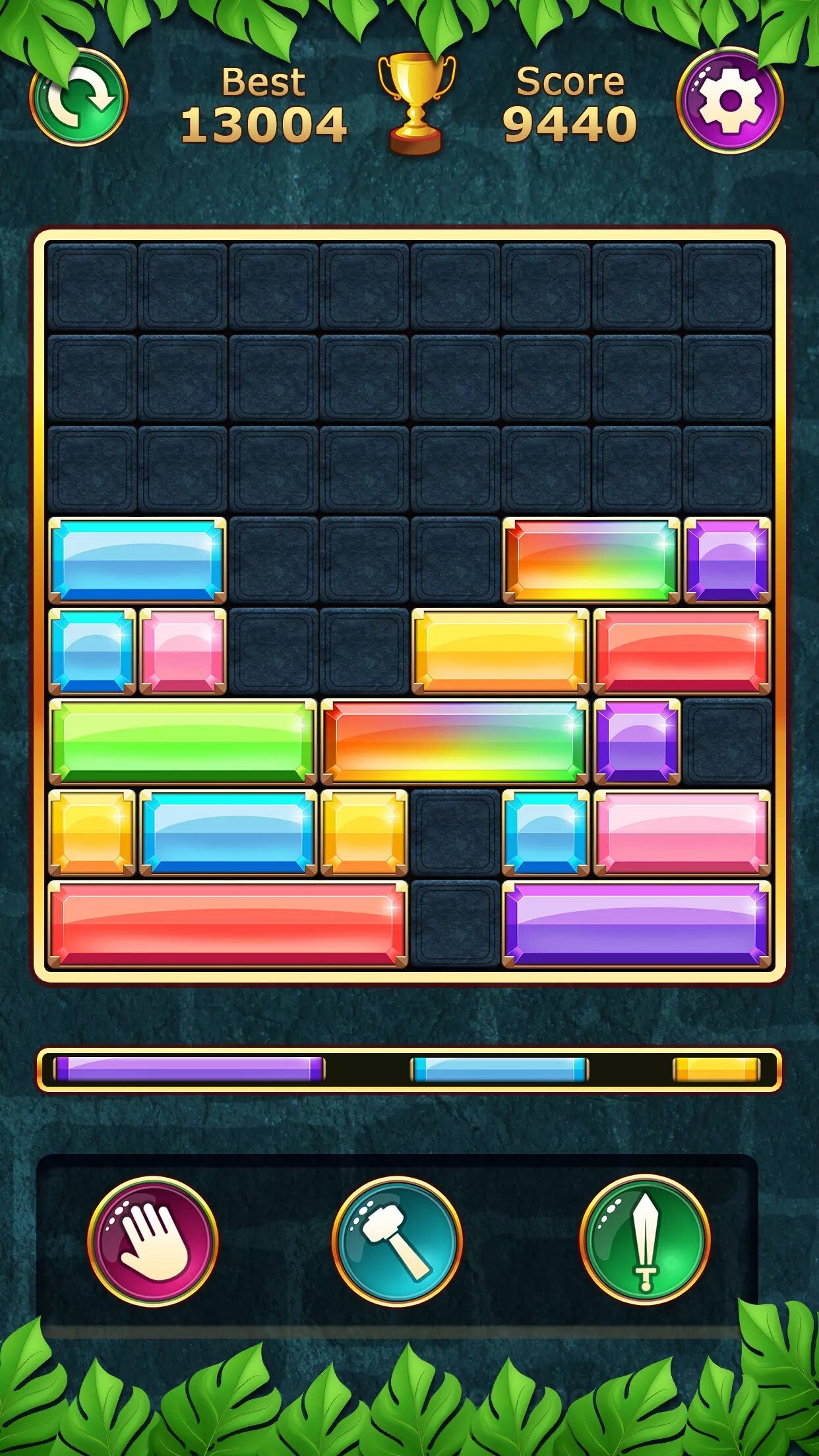Screen dimensions: 819x1456
Task: Tap the wide pink block
Action: tap(682, 833)
